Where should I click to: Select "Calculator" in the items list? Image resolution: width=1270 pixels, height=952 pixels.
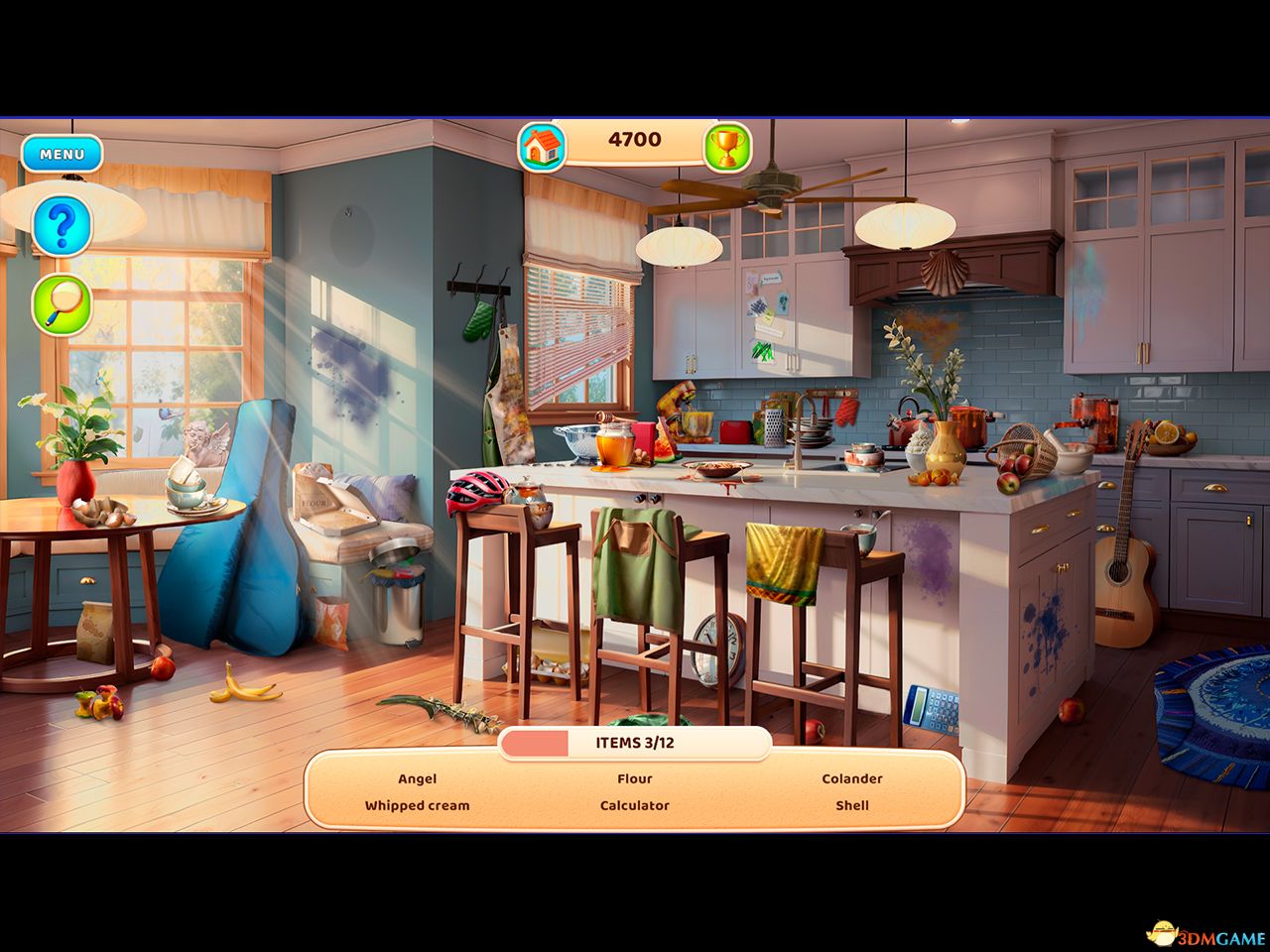[635, 806]
